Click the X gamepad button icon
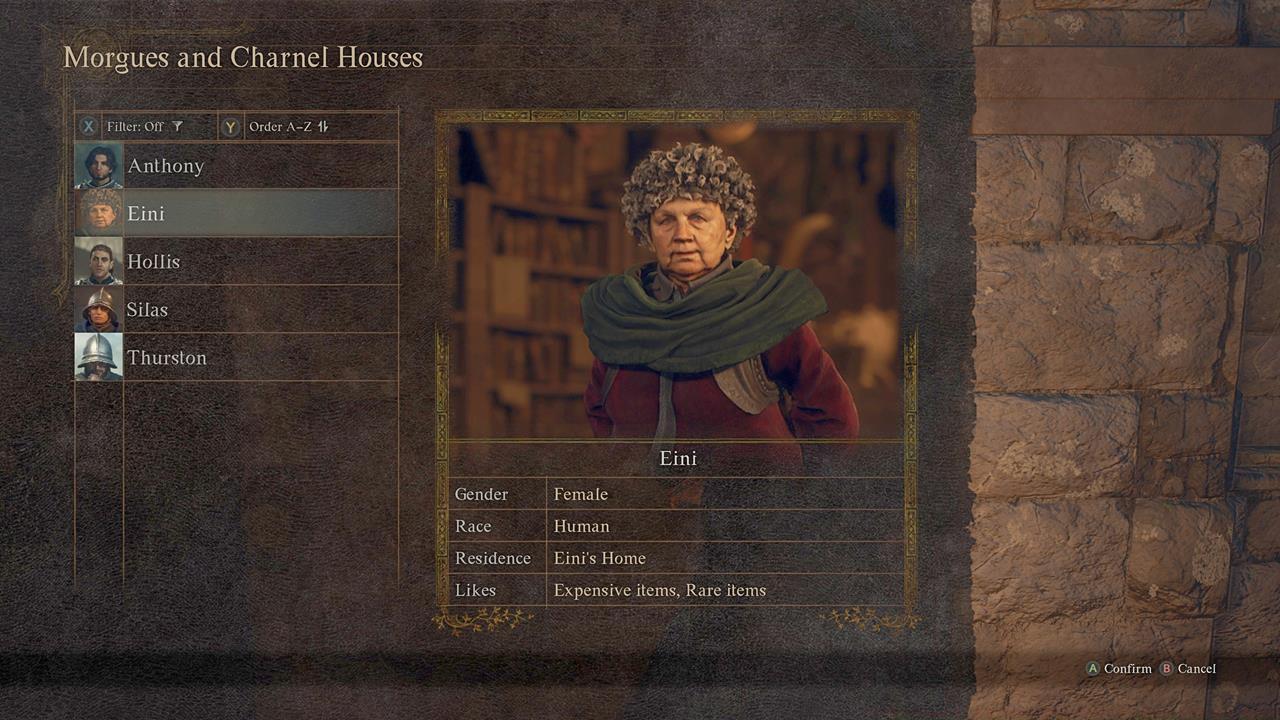 point(87,127)
